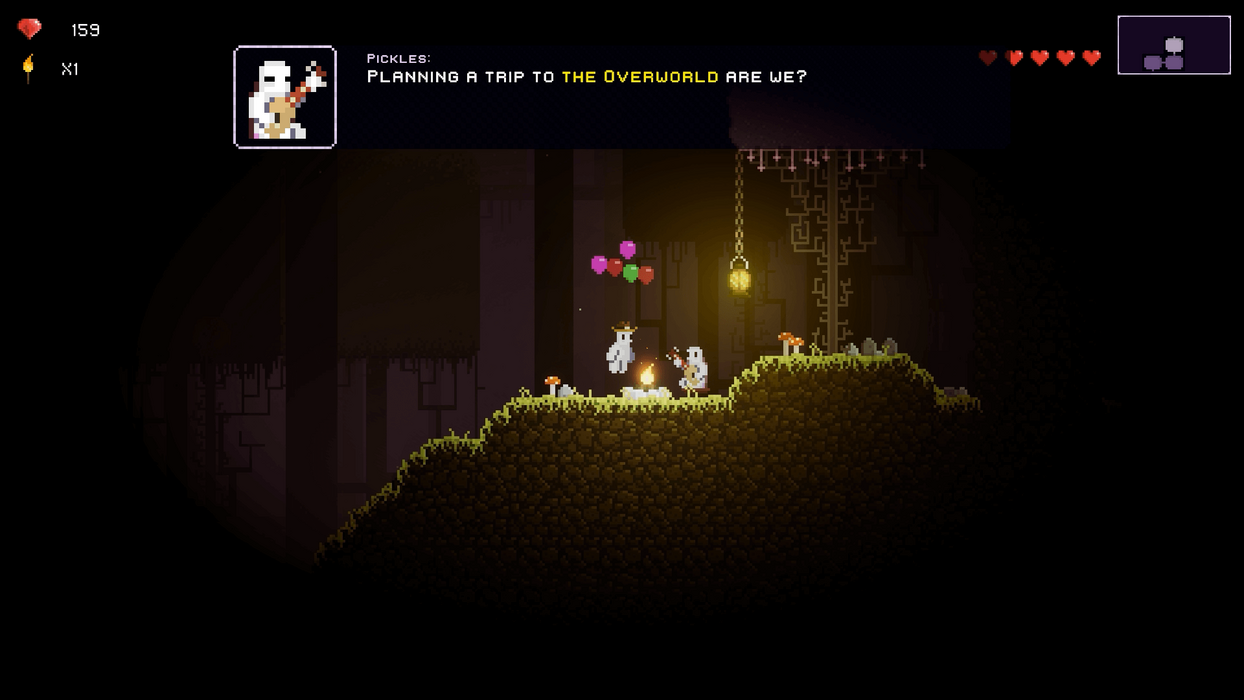Click Pickles' speaker portrait
This screenshot has height=700, width=1244.
click(285, 97)
